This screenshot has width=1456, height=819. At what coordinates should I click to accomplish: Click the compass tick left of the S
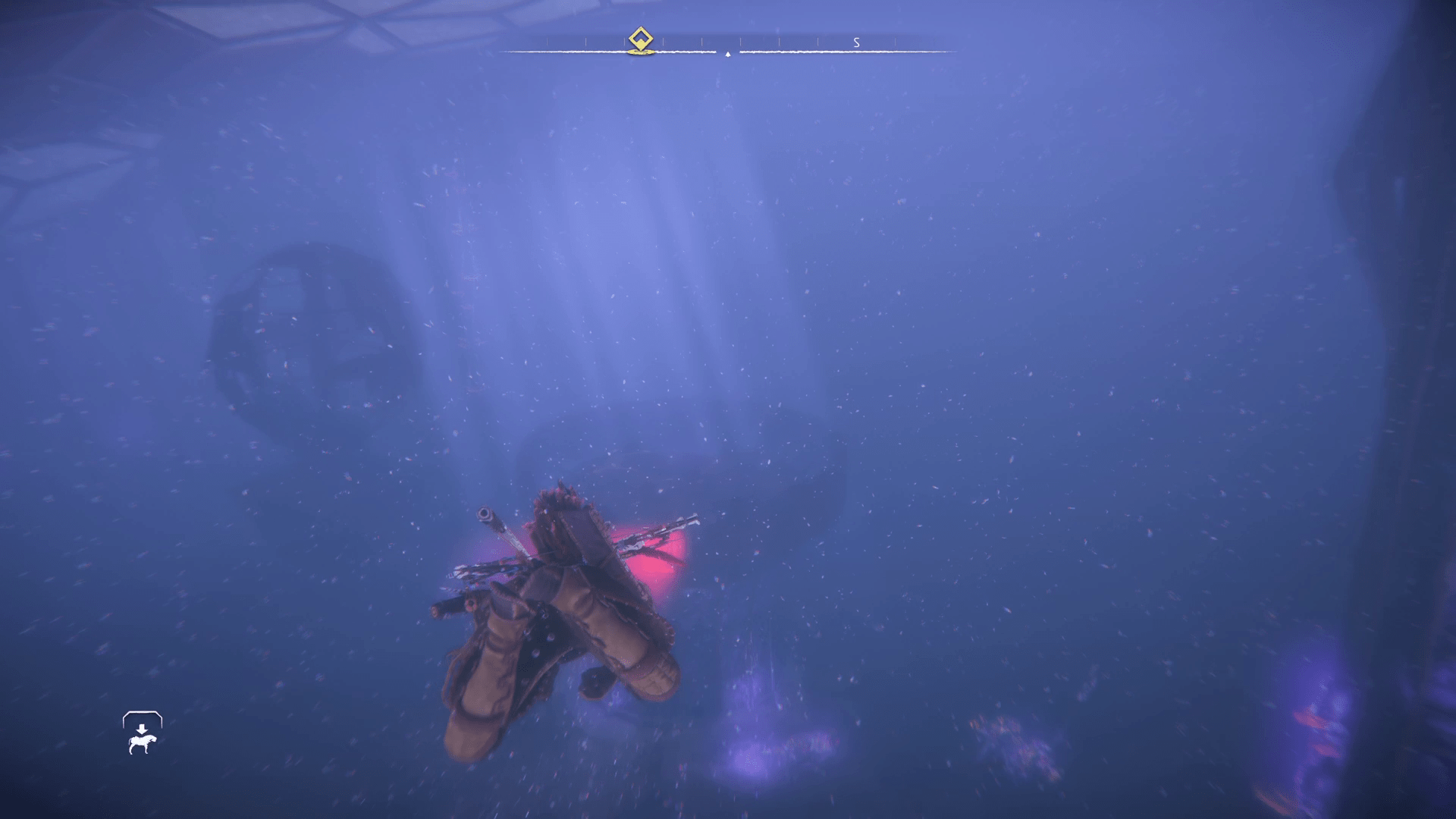click(x=817, y=40)
